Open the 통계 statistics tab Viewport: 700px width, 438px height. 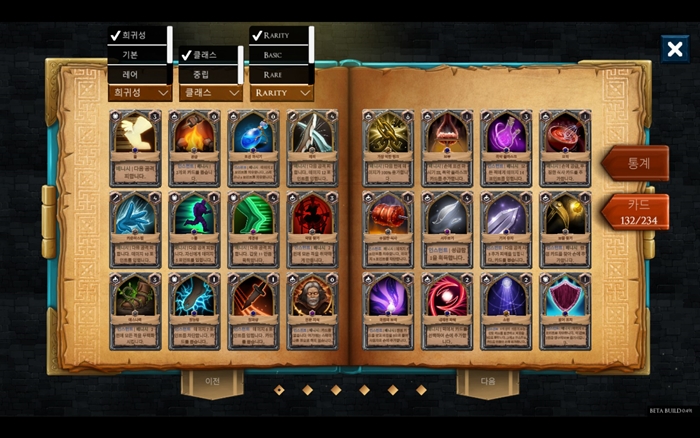point(636,163)
